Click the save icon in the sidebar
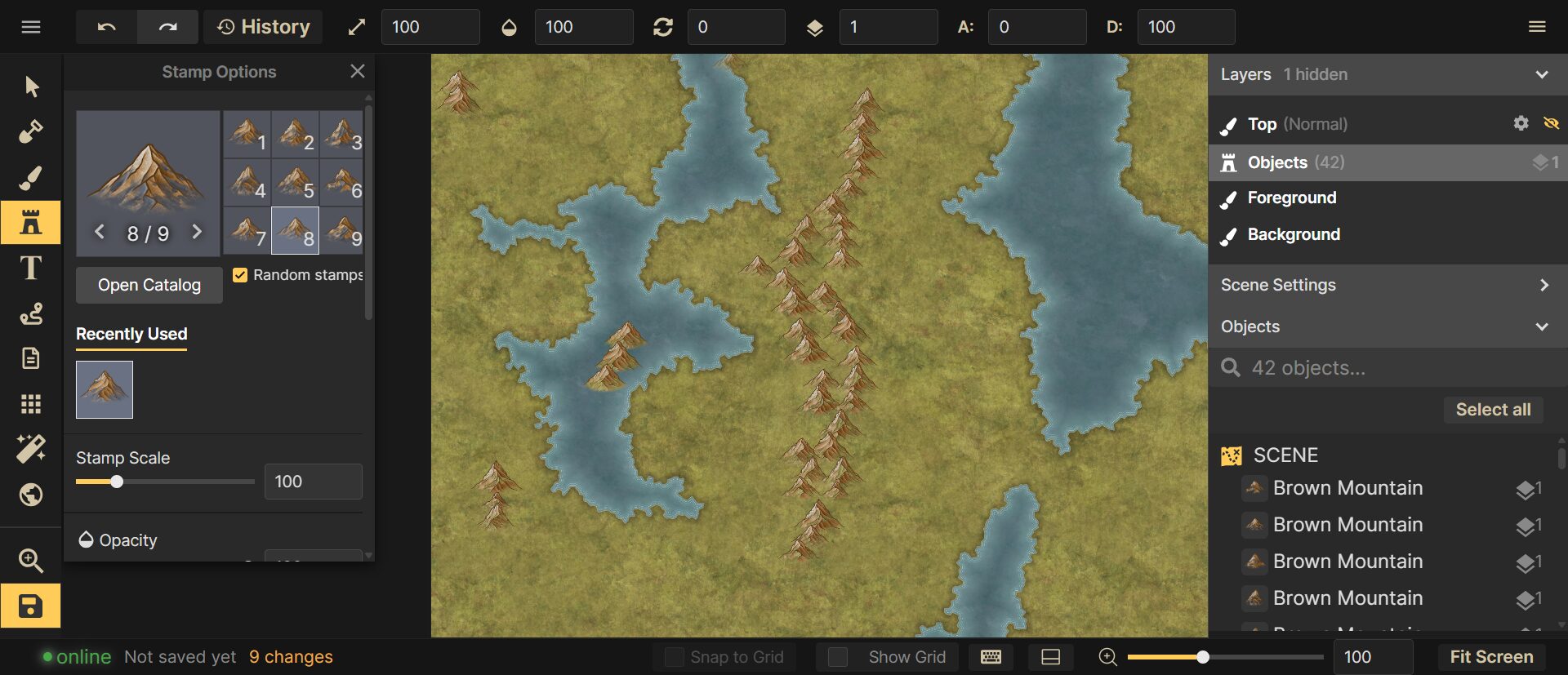The height and width of the screenshot is (675, 1568). [31, 606]
